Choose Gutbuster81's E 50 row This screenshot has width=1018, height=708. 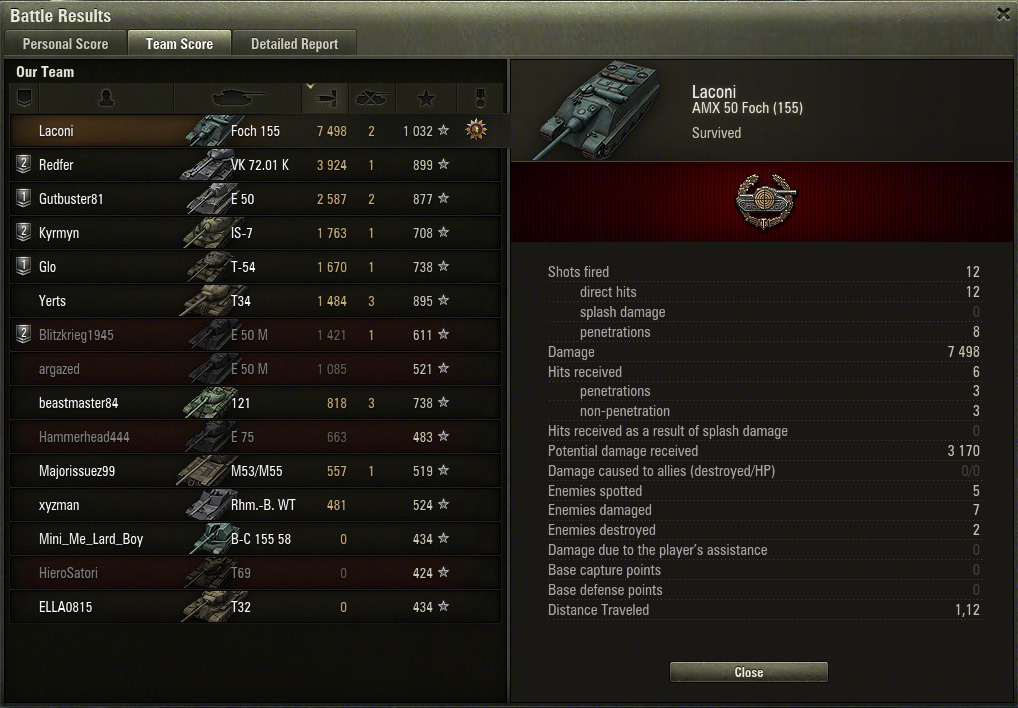point(255,199)
